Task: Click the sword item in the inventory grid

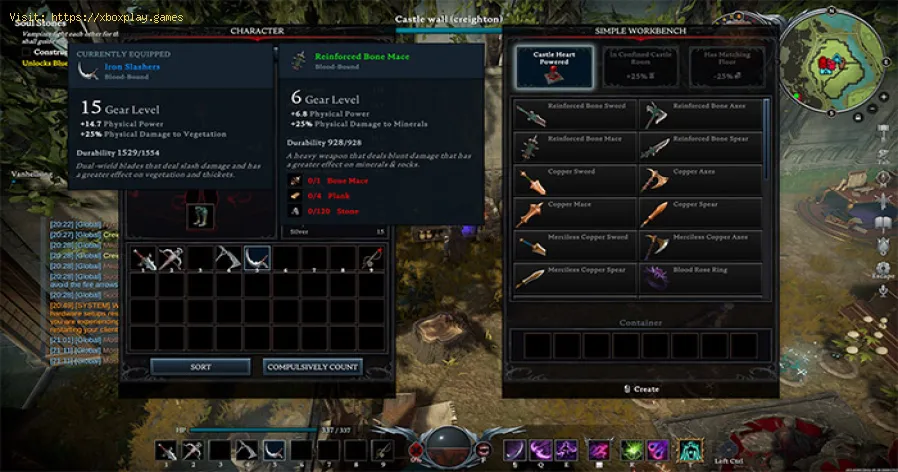Action: pos(143,258)
